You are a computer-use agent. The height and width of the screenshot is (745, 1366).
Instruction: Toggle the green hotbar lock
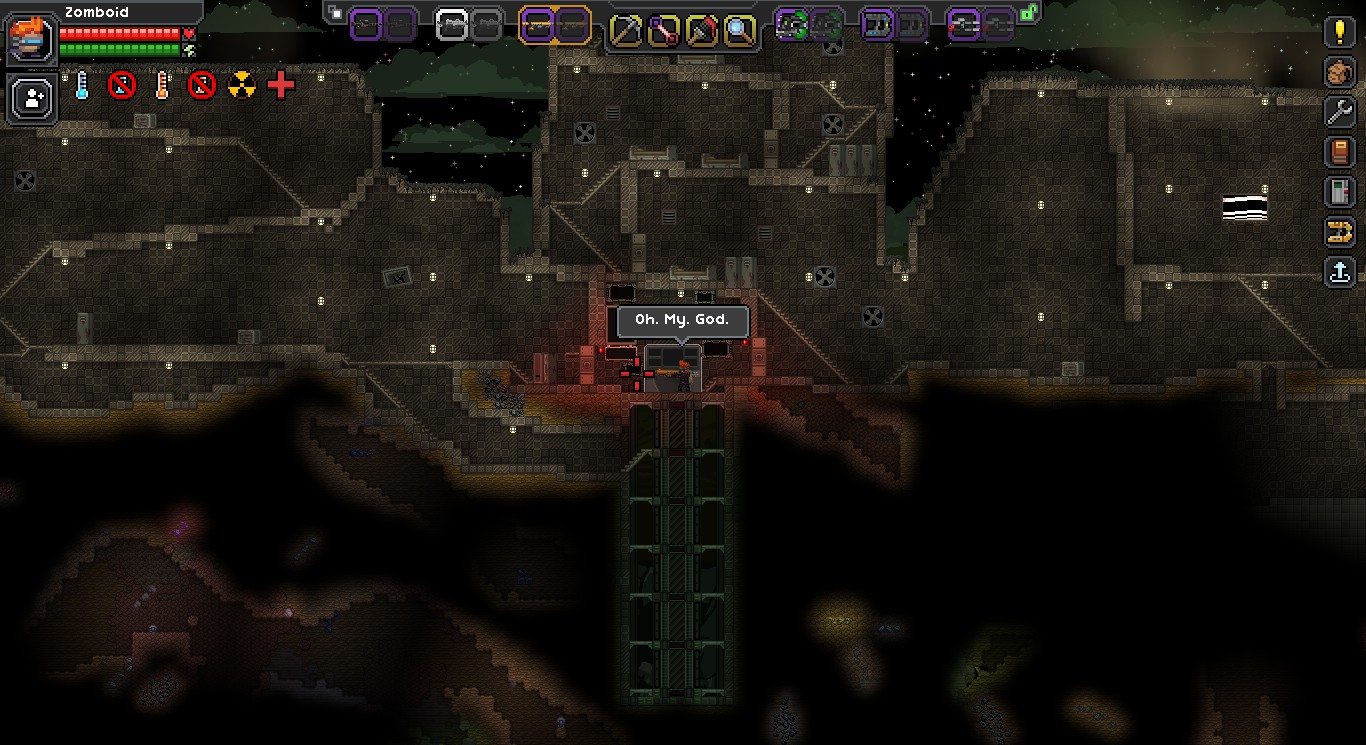click(x=1028, y=13)
